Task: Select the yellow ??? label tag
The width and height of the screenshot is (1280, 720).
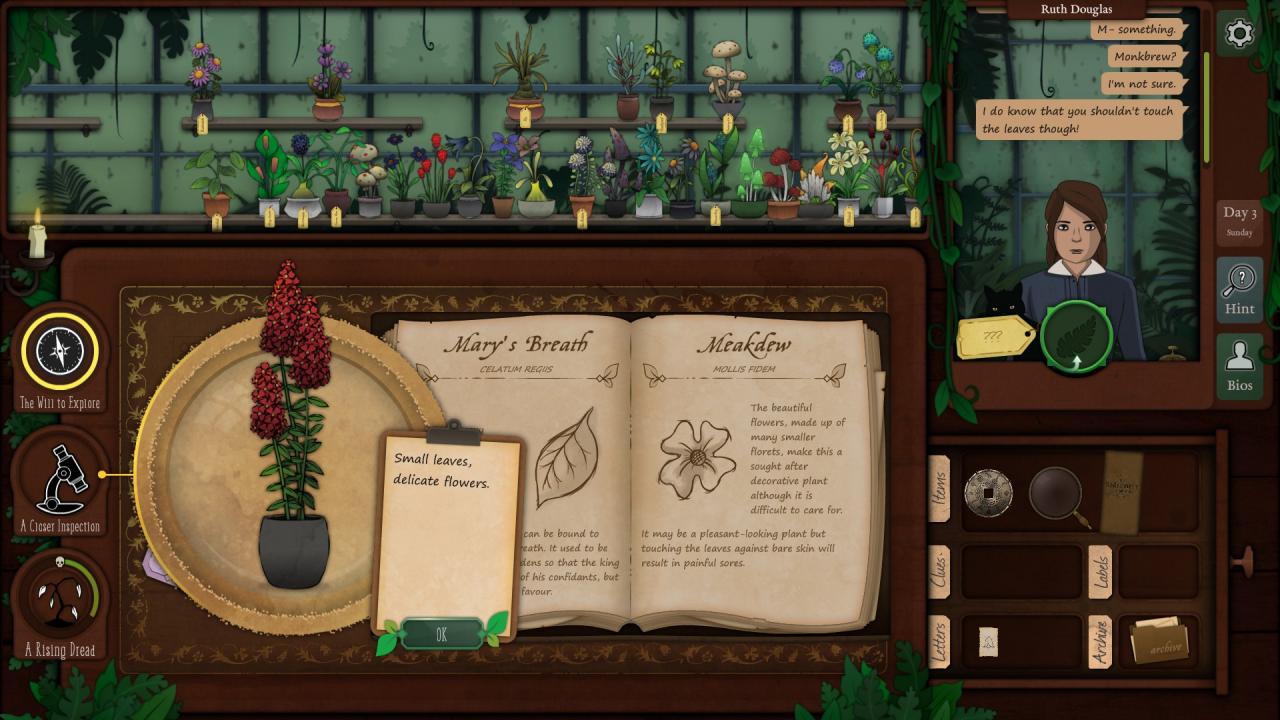Action: pos(995,337)
